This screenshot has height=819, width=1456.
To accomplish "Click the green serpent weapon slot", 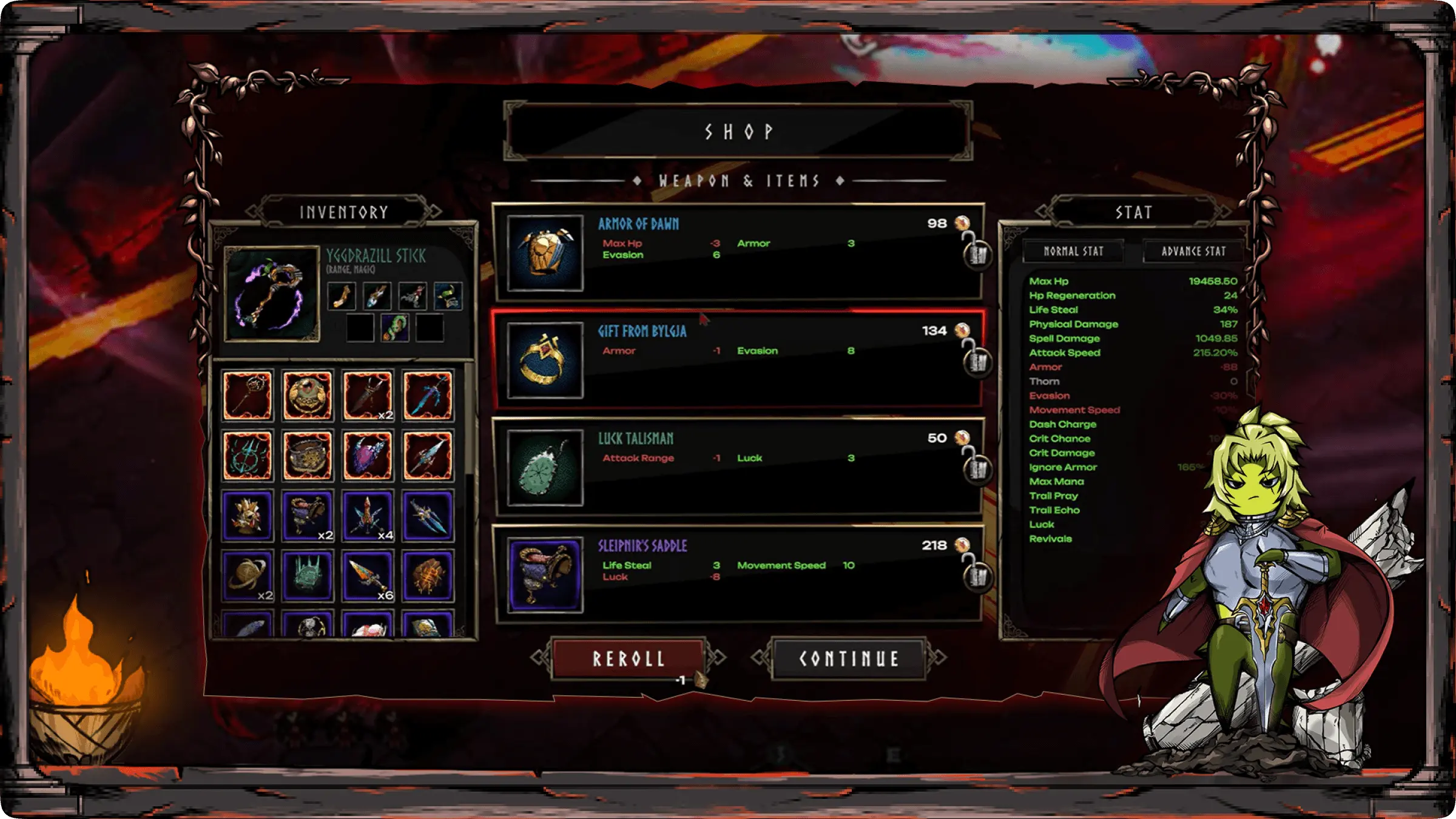I will click(394, 328).
